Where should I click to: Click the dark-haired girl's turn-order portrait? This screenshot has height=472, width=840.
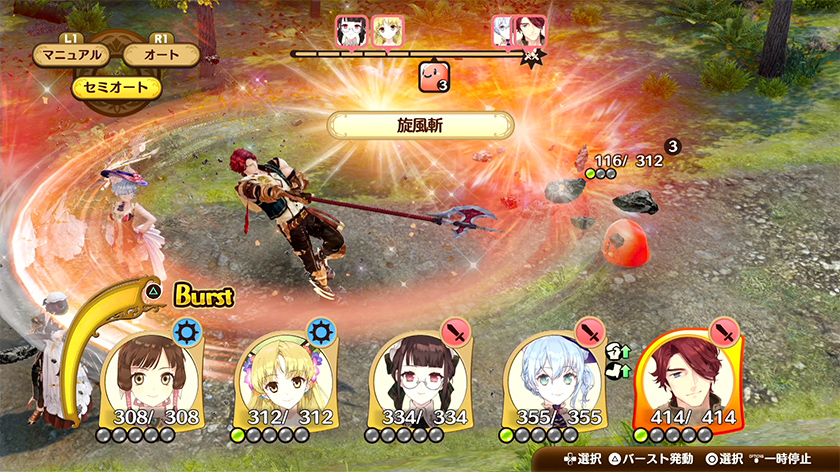[351, 30]
